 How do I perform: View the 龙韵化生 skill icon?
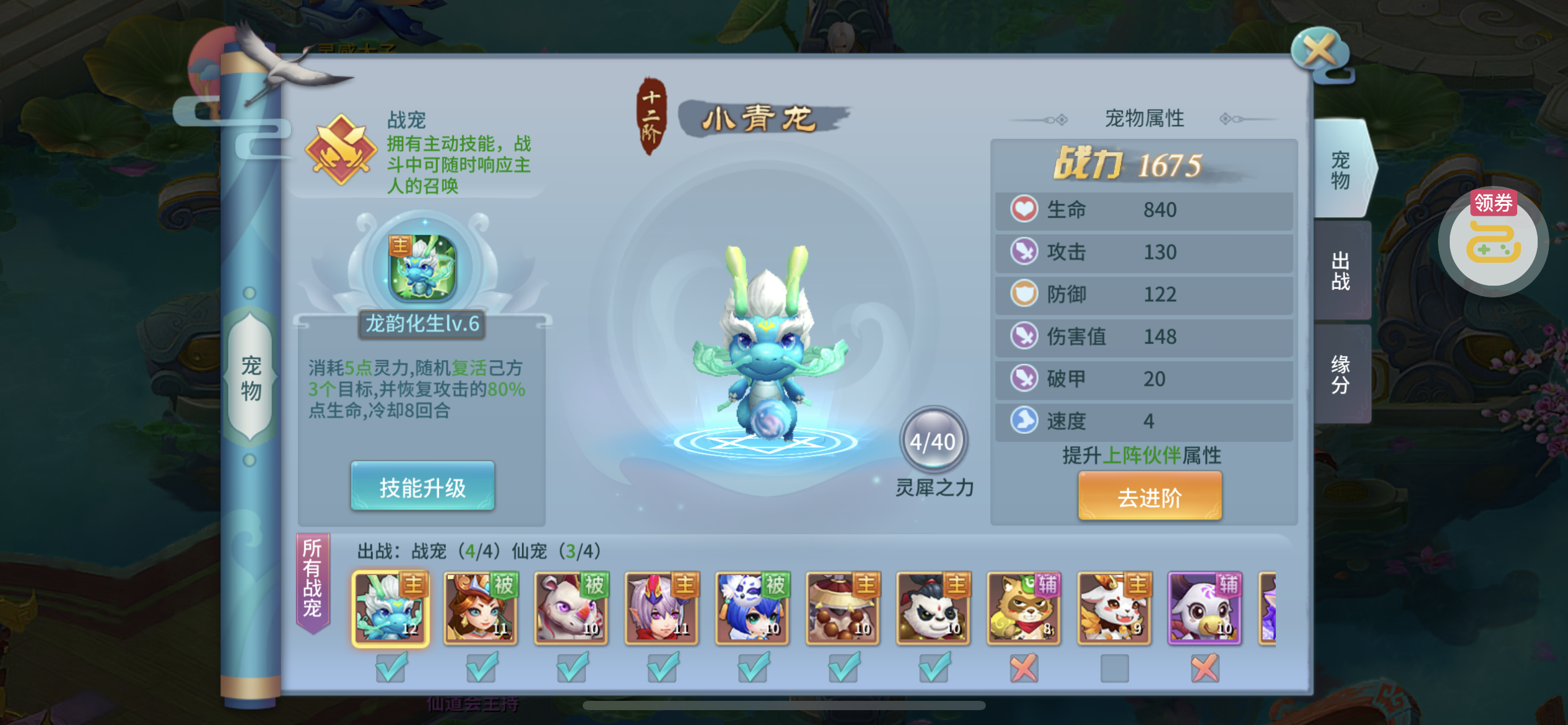tap(422, 267)
